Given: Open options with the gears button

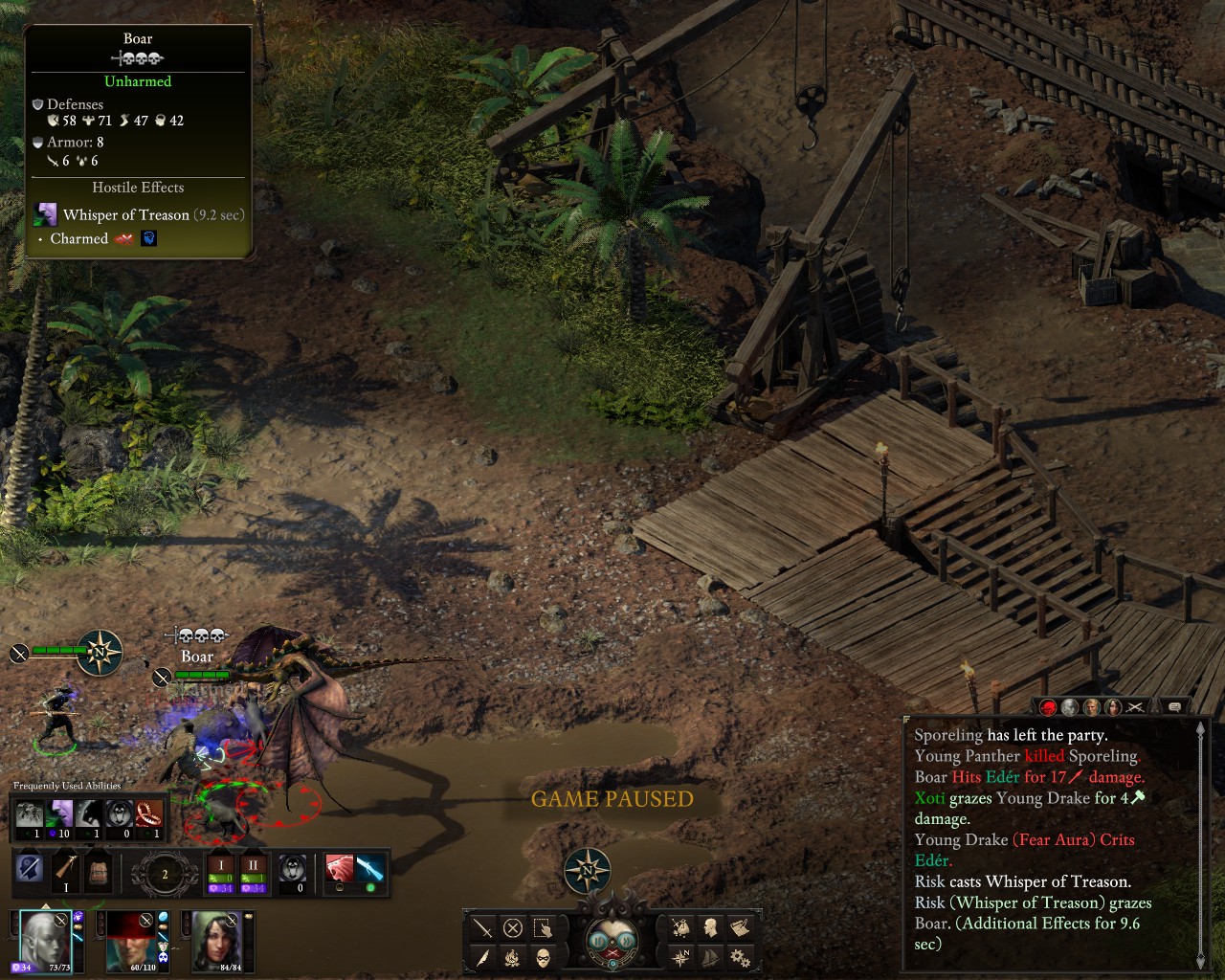Looking at the screenshot, I should 740,957.
